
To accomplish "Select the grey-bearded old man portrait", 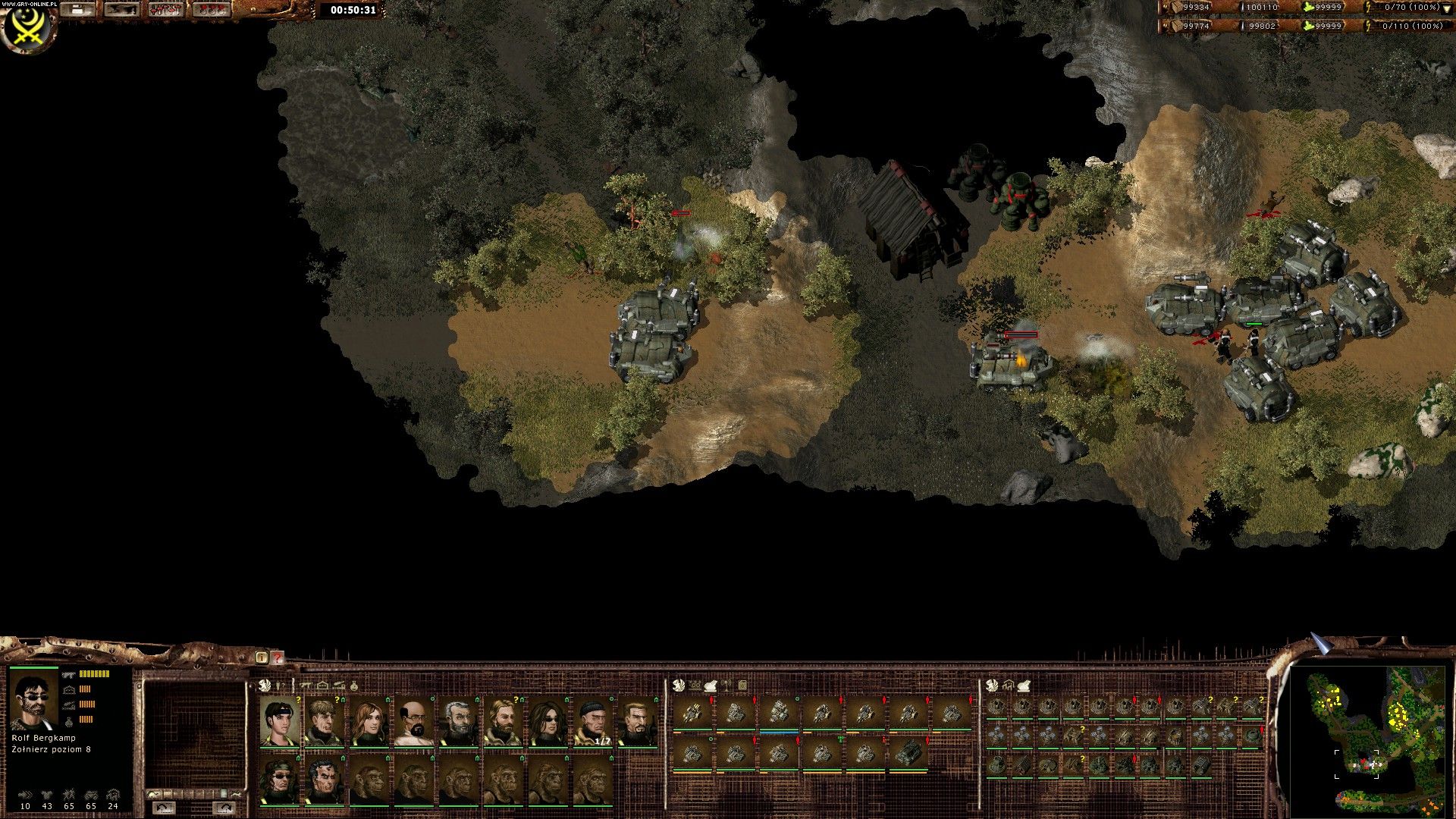I will (x=457, y=721).
